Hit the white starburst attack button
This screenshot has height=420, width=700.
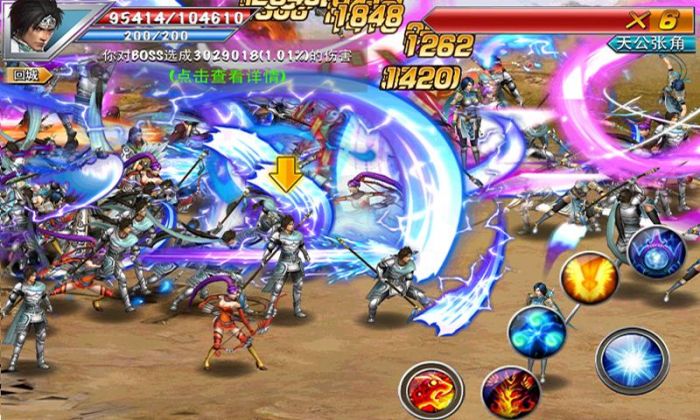(631, 360)
